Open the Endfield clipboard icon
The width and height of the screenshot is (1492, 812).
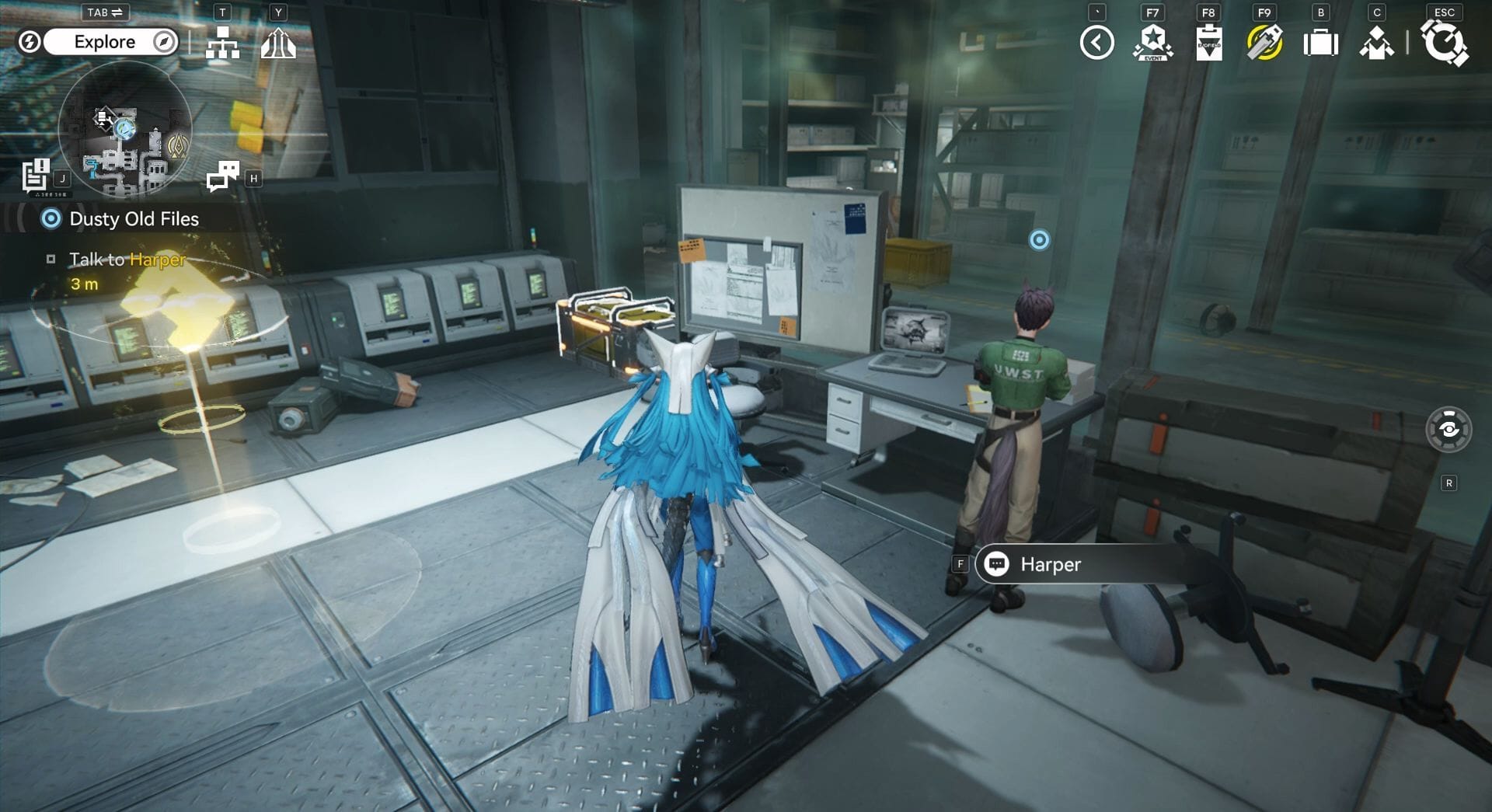1208,43
